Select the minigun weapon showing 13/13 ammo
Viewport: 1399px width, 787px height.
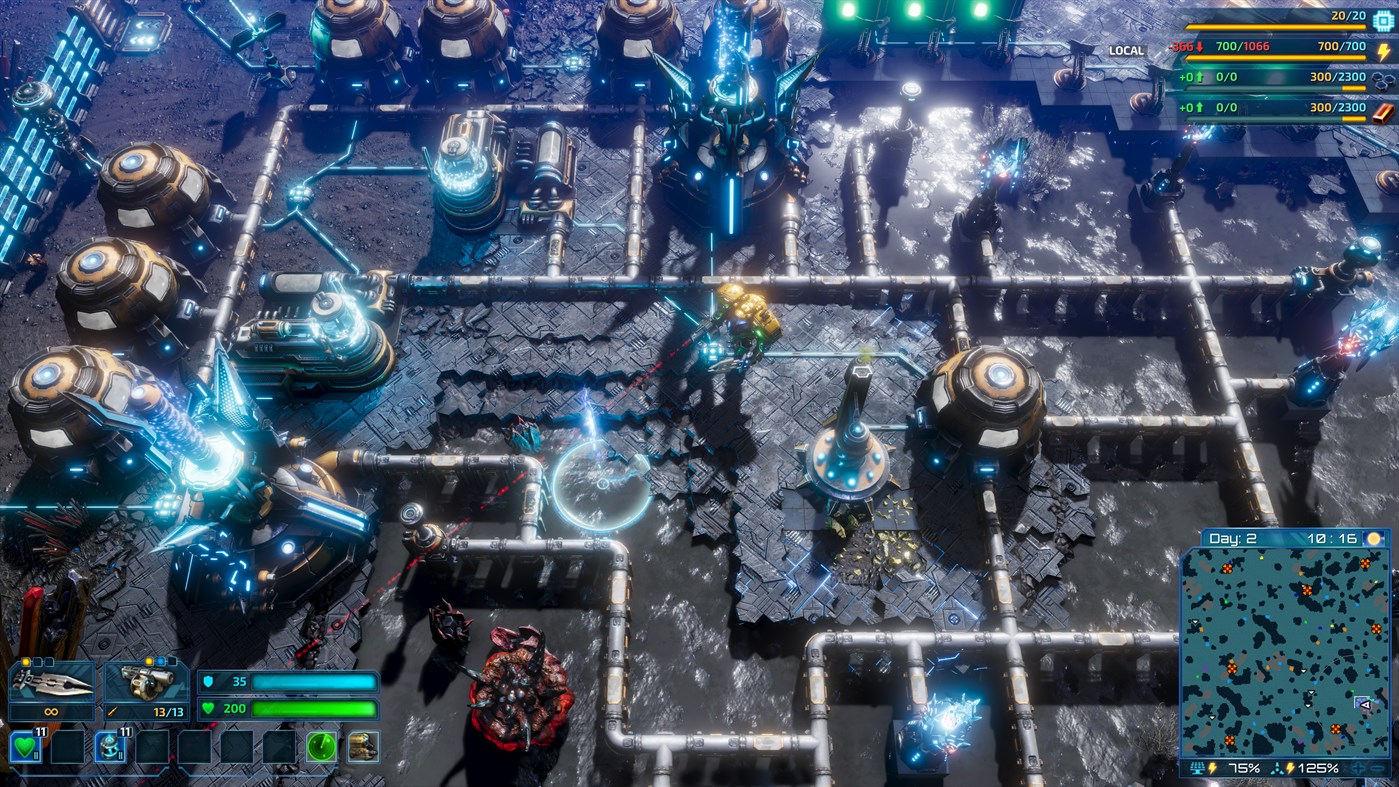tap(146, 683)
